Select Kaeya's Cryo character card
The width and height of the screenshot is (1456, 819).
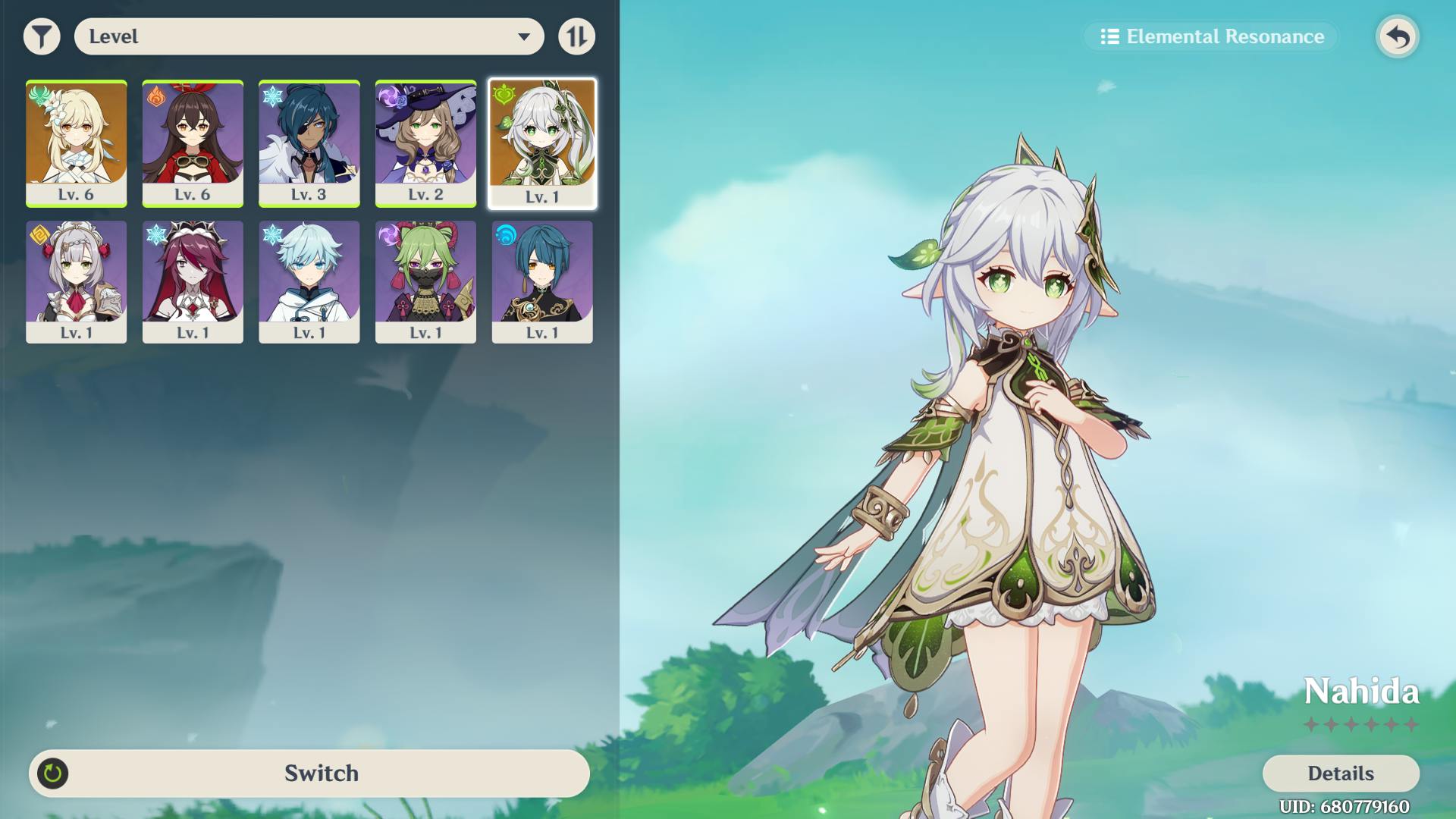(x=309, y=143)
